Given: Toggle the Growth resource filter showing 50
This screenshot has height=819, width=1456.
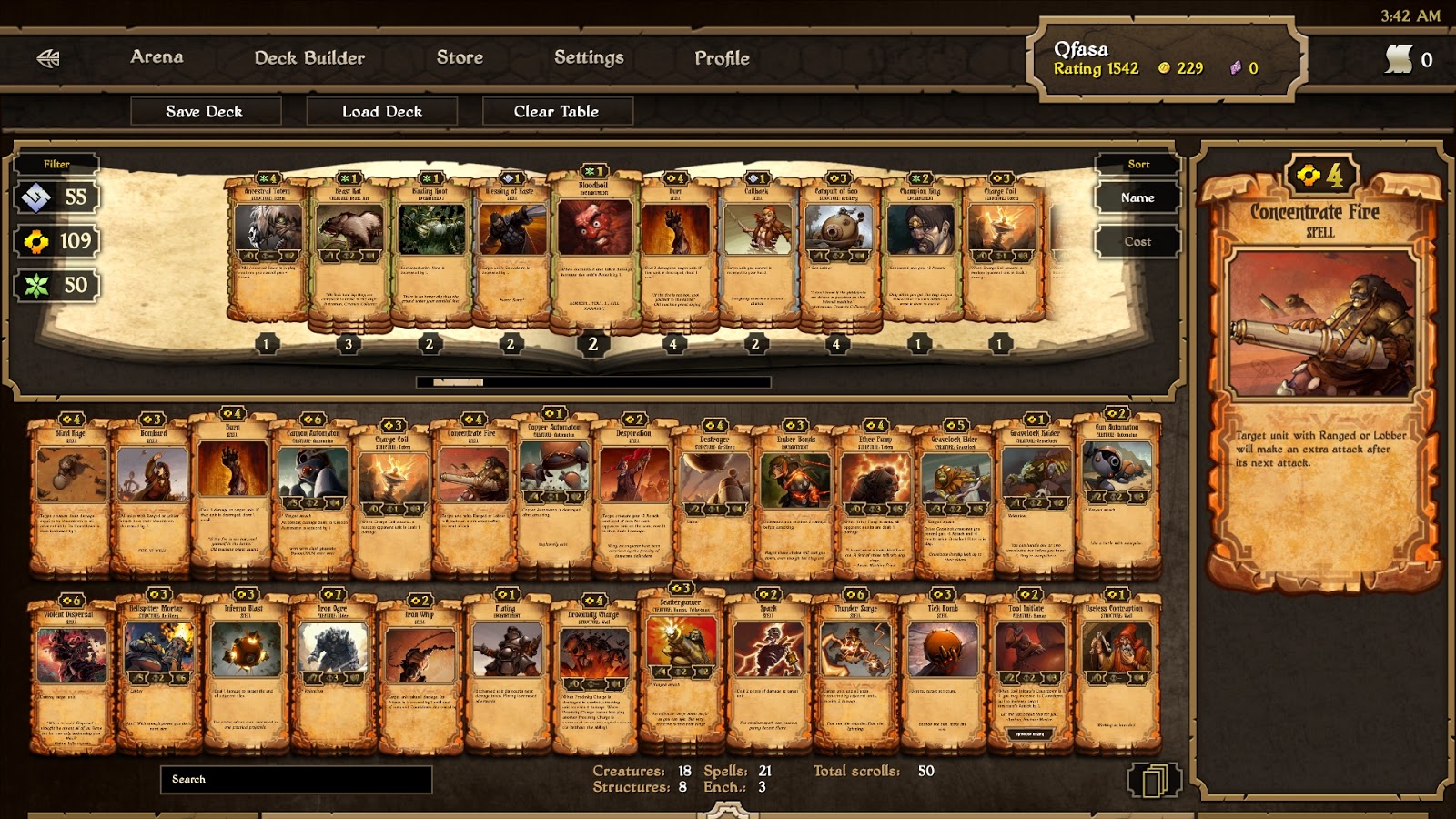Looking at the screenshot, I should click(x=56, y=285).
